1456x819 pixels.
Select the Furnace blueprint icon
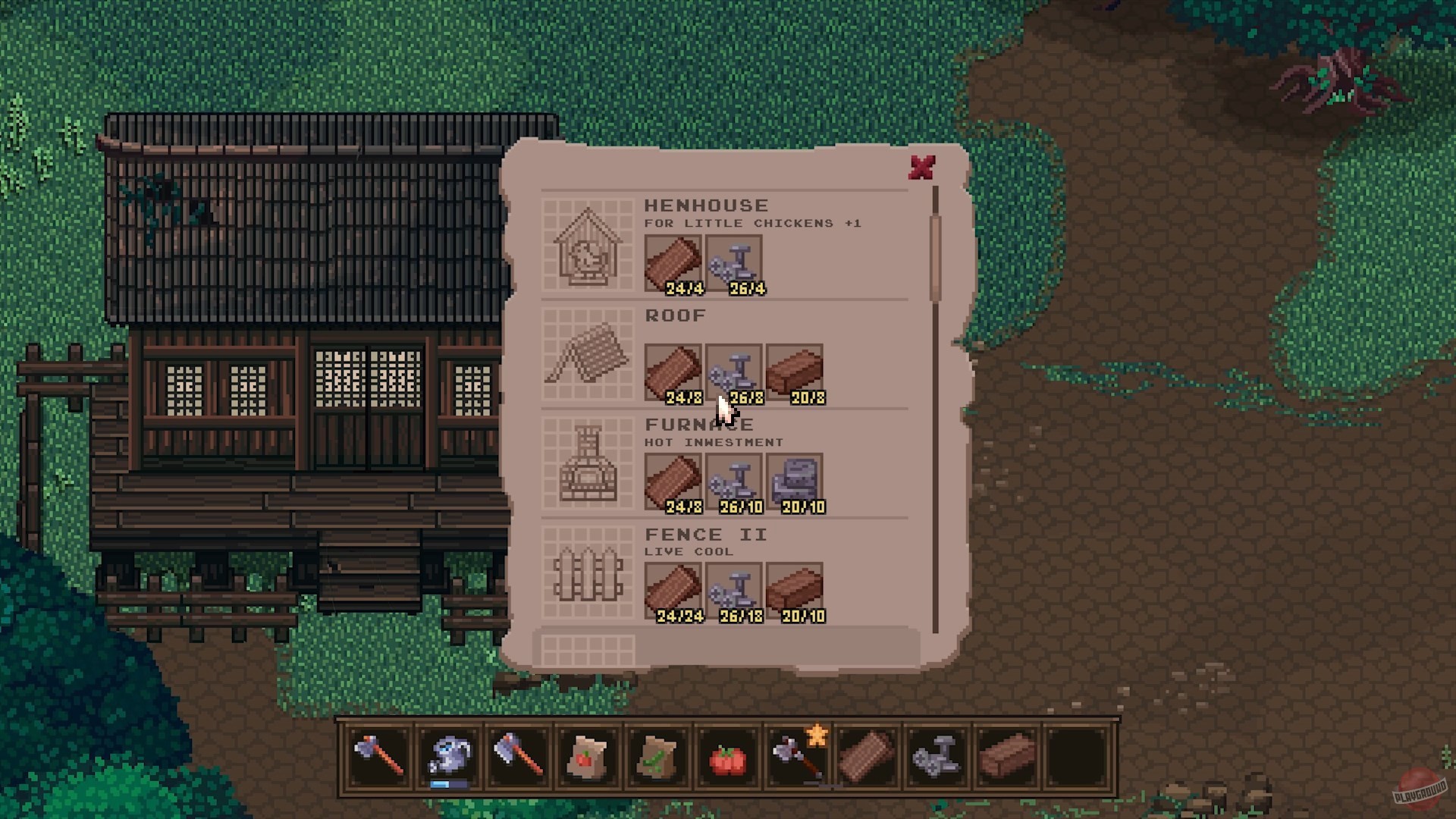588,465
